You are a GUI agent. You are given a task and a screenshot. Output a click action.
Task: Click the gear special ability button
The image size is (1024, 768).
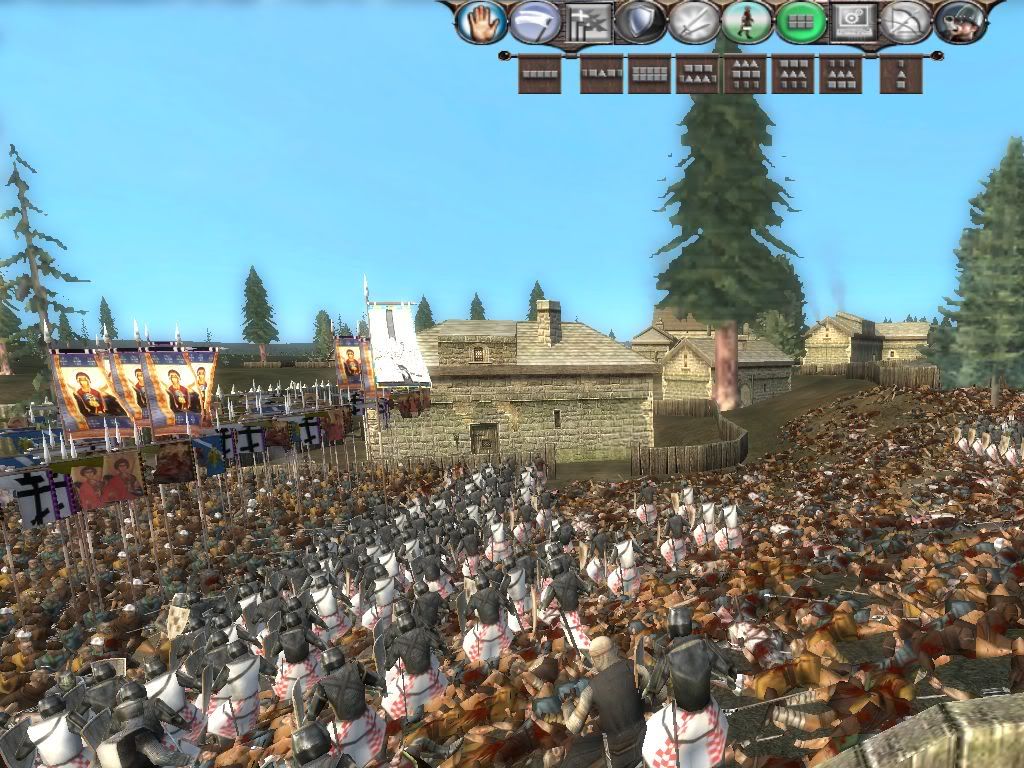point(853,22)
